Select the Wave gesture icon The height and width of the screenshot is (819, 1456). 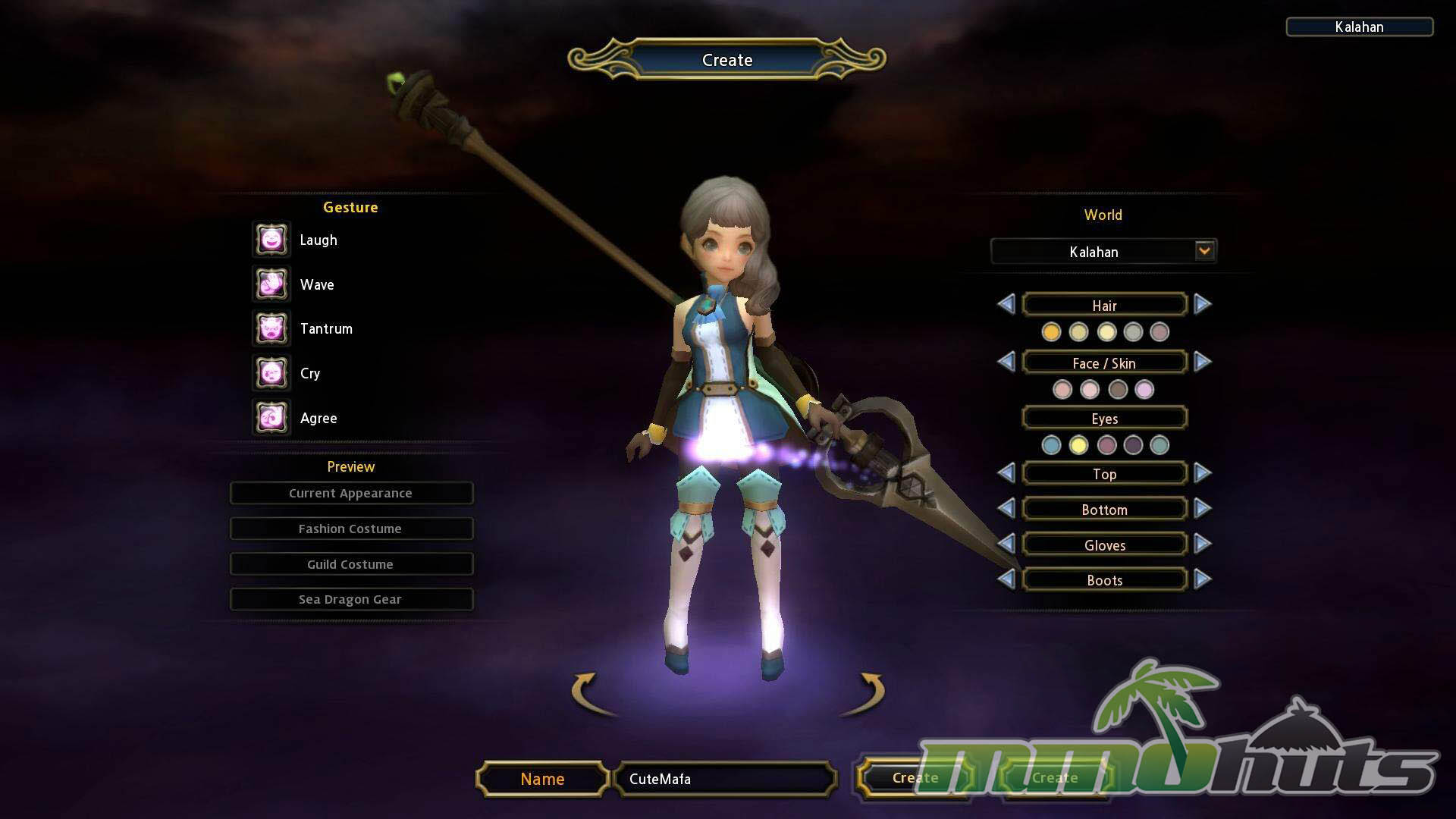[x=271, y=284]
